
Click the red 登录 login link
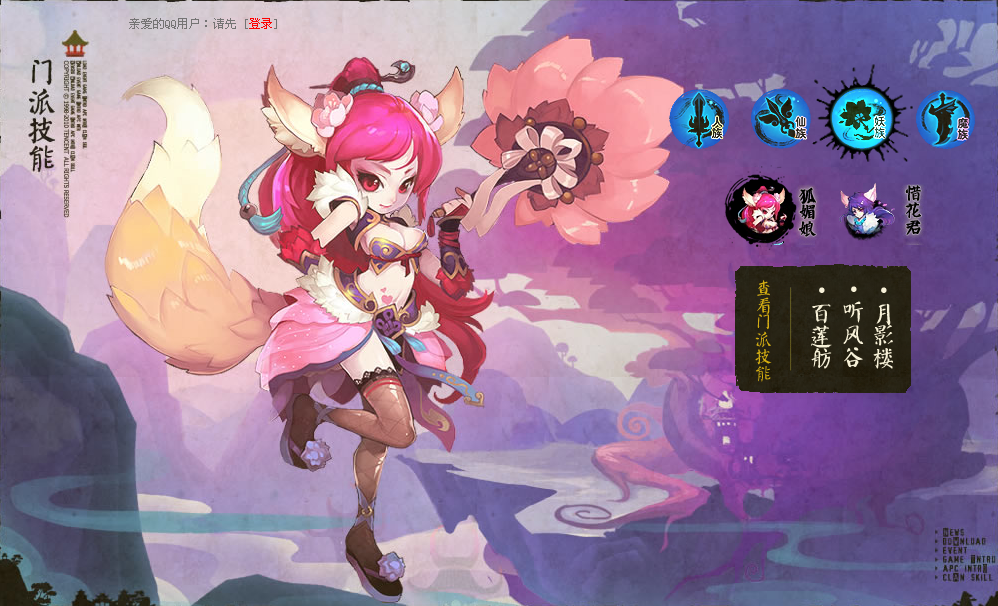pyautogui.click(x=260, y=23)
